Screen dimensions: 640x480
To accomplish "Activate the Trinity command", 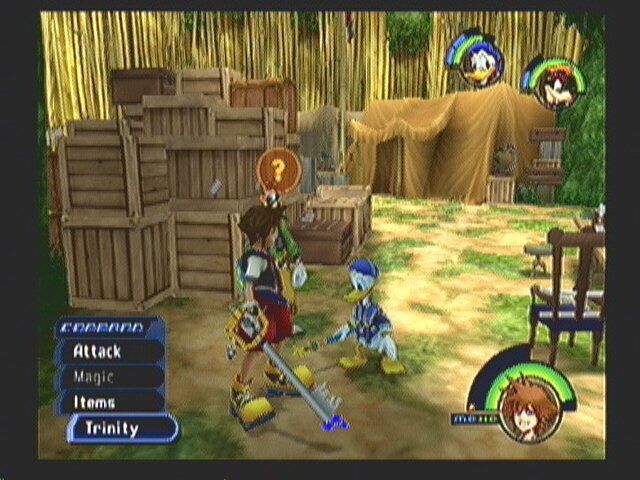I will [120, 428].
